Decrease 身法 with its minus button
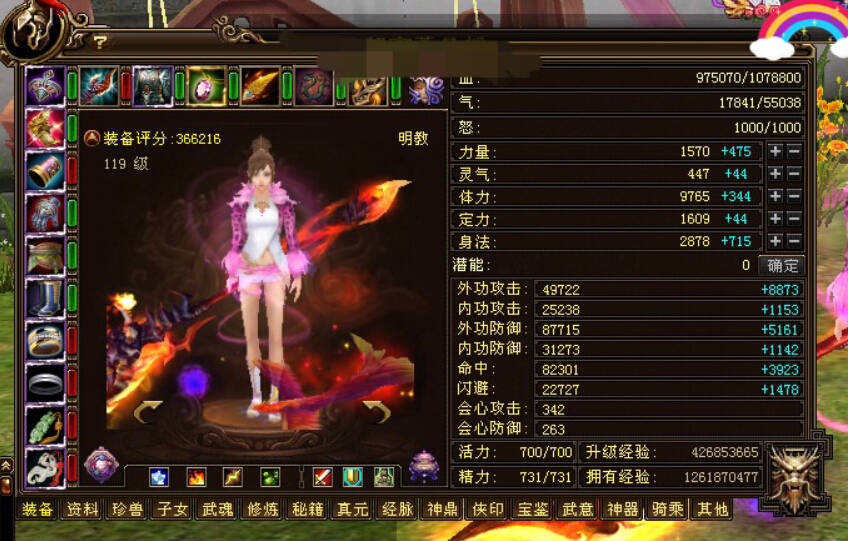 coord(794,241)
